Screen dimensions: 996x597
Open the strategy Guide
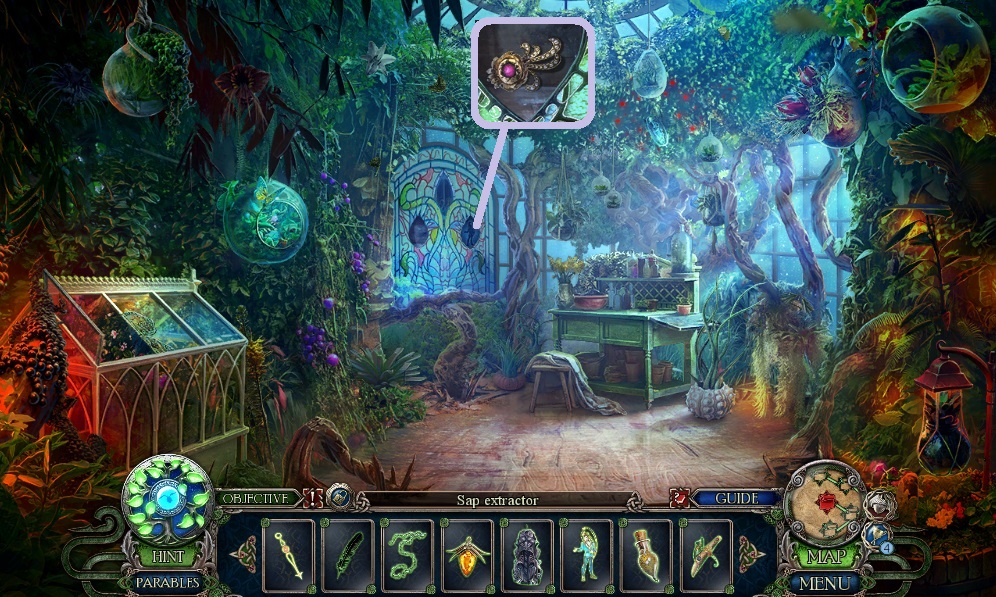[738, 498]
